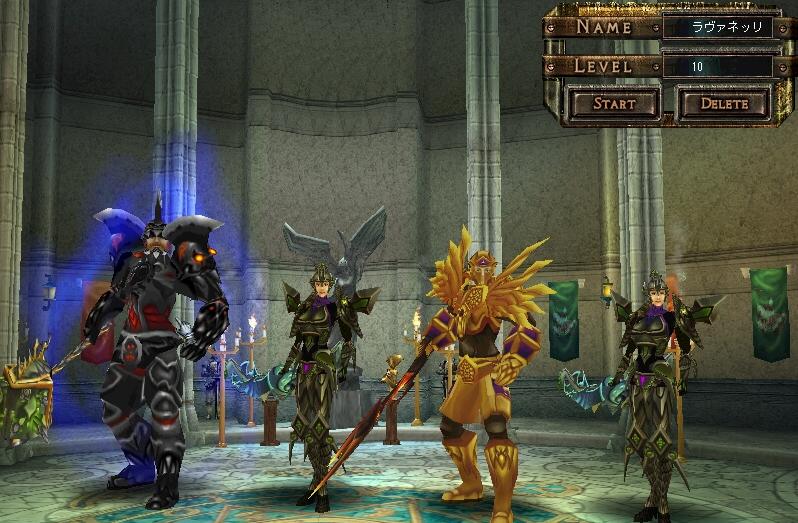Viewport: 798px width, 523px height.
Task: Start the game with the selected character
Action: tap(614, 103)
